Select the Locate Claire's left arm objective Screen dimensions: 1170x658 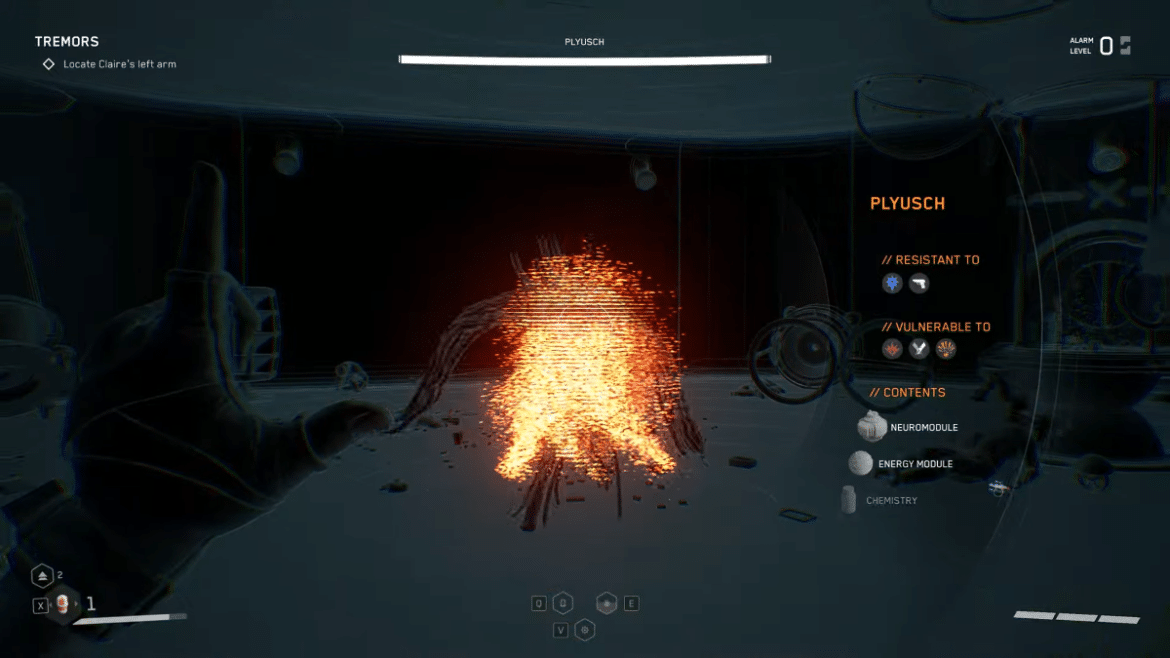[119, 64]
